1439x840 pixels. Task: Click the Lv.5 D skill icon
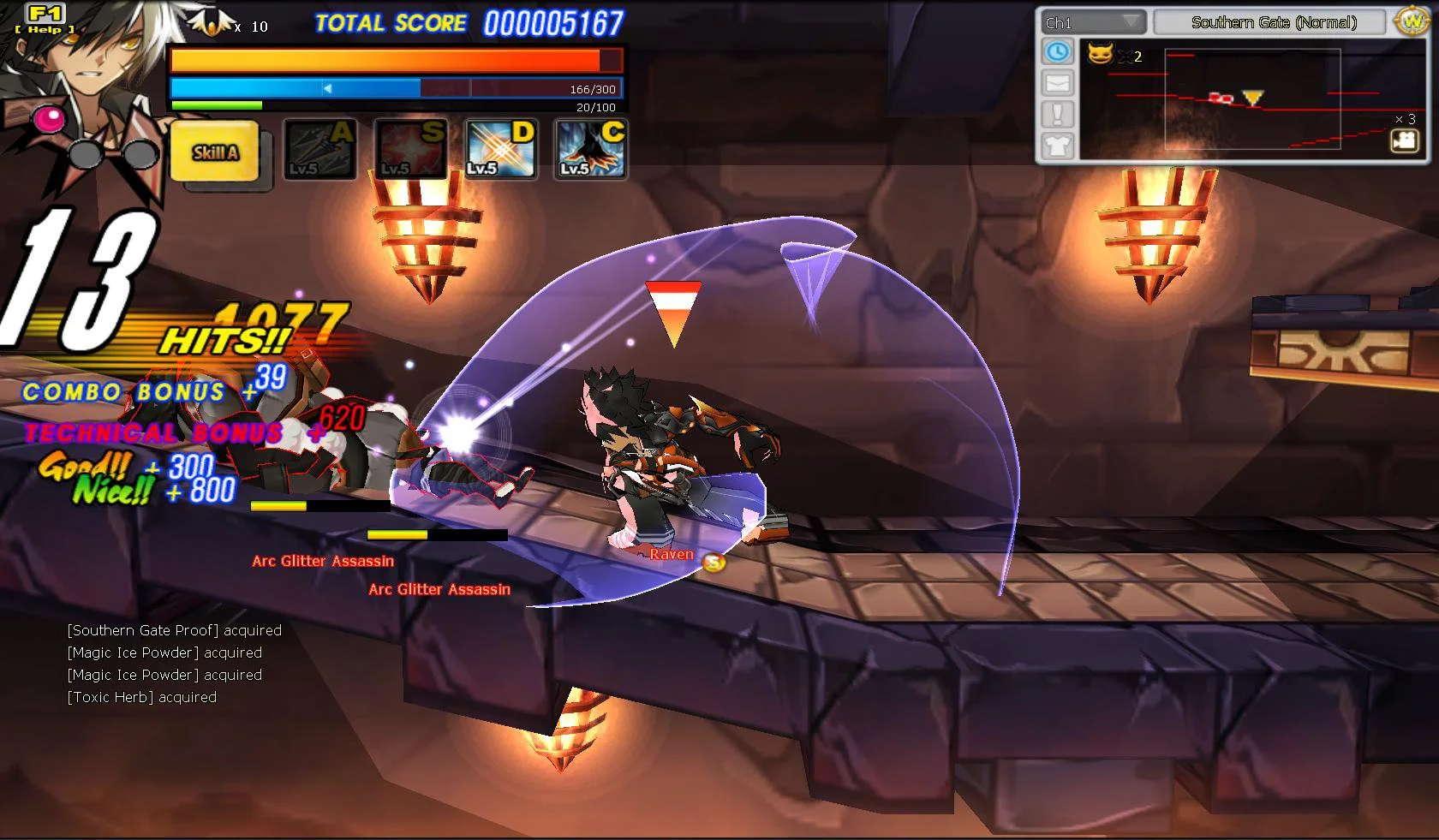[500, 149]
